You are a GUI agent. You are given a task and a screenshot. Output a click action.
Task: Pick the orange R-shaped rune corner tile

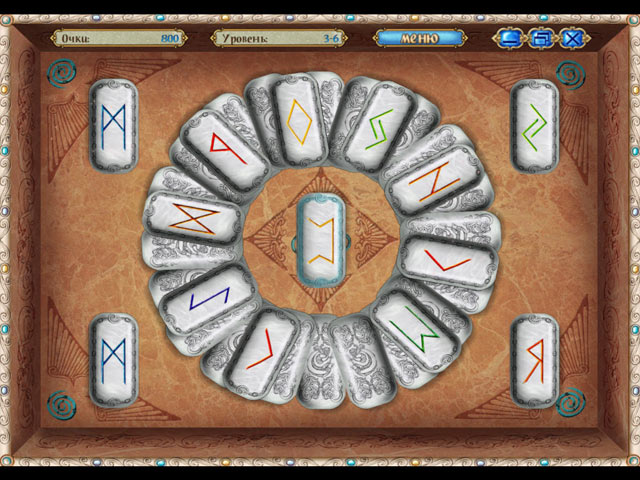[x=535, y=360]
